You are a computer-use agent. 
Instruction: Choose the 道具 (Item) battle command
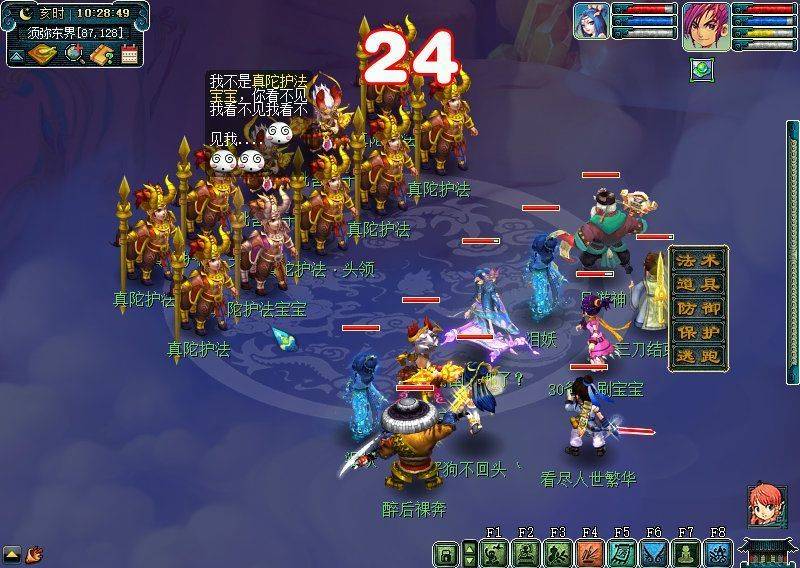click(698, 285)
